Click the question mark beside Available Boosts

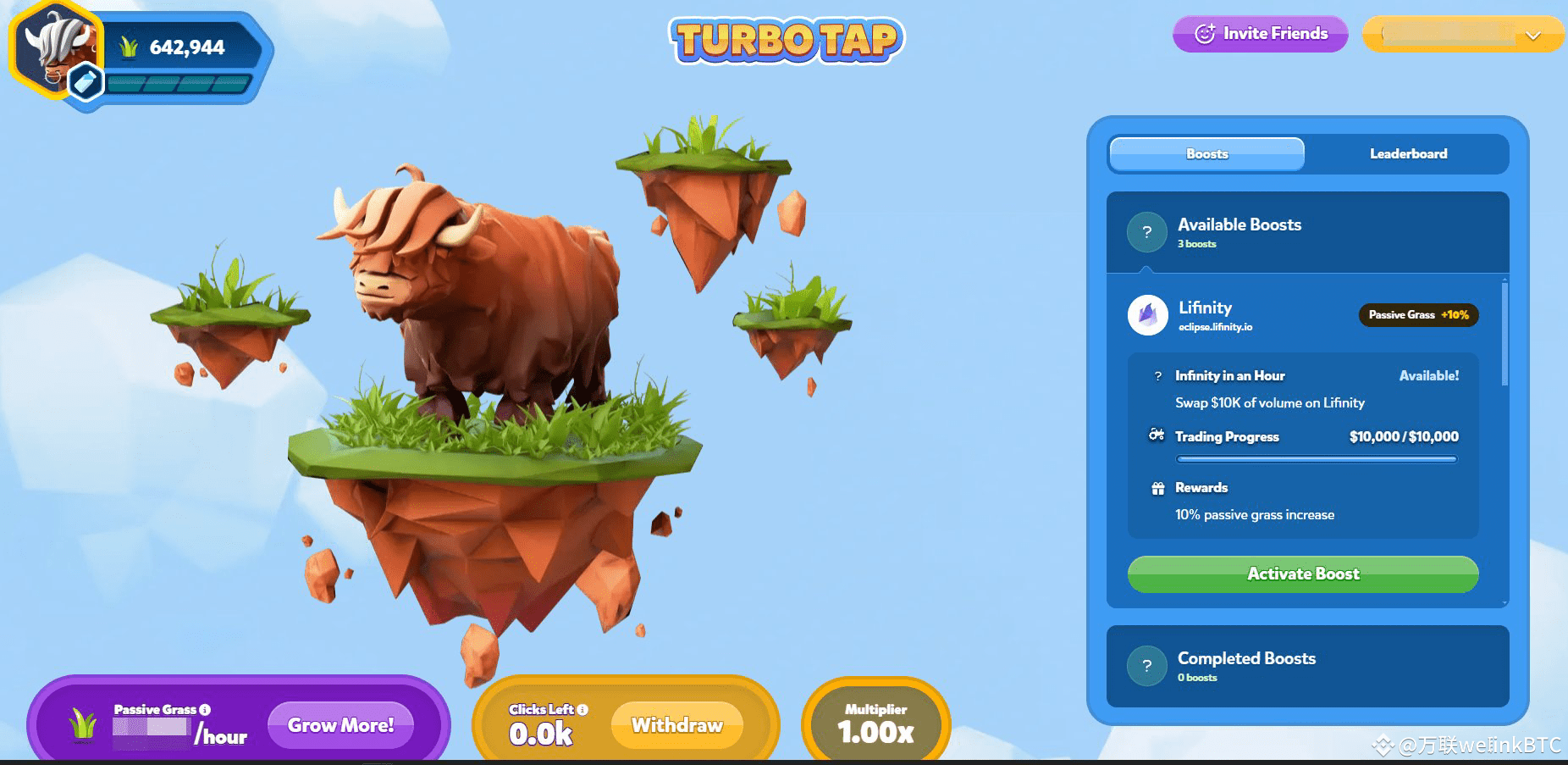pos(1147,231)
